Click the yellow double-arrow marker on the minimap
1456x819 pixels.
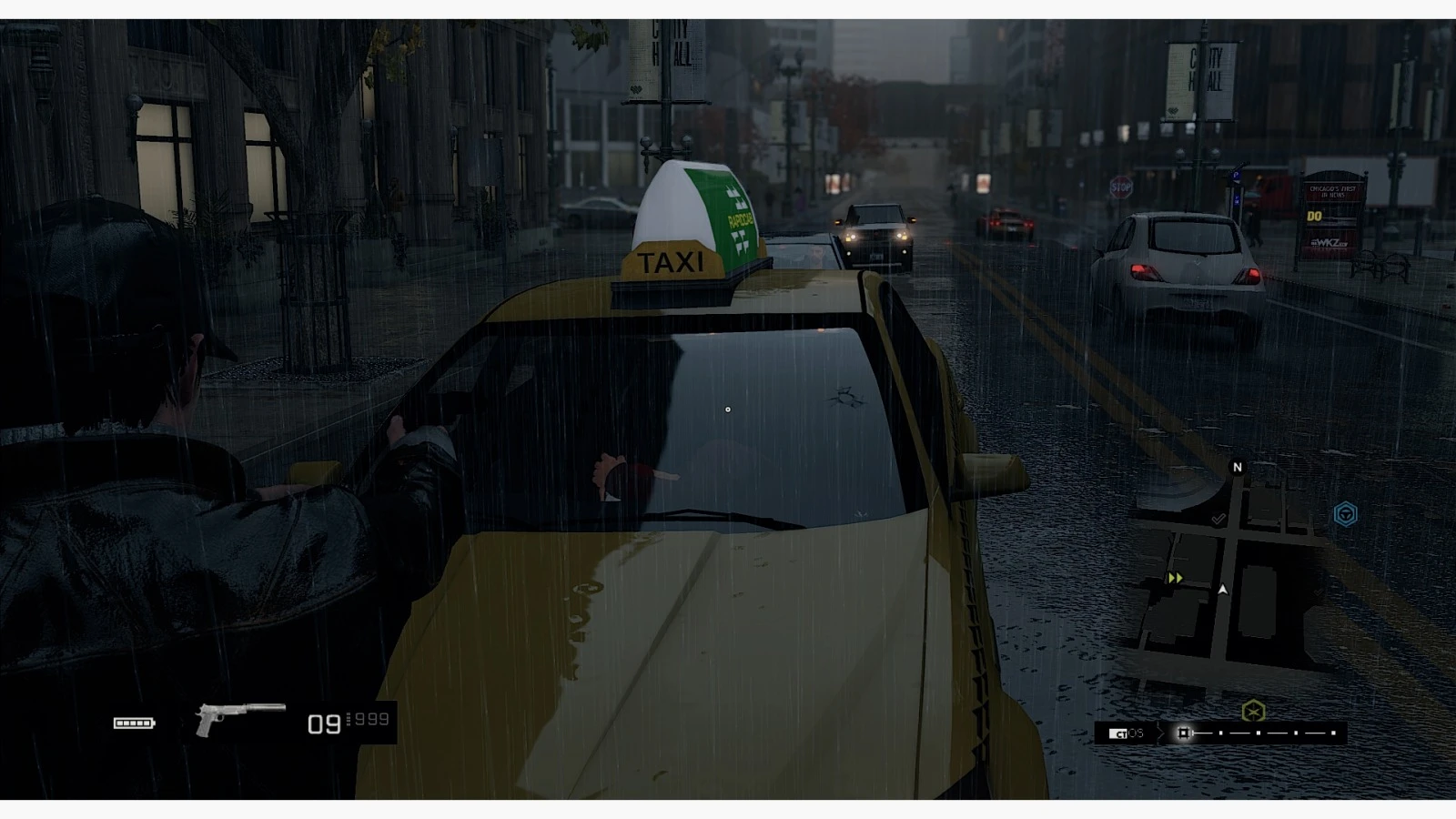(1176, 578)
